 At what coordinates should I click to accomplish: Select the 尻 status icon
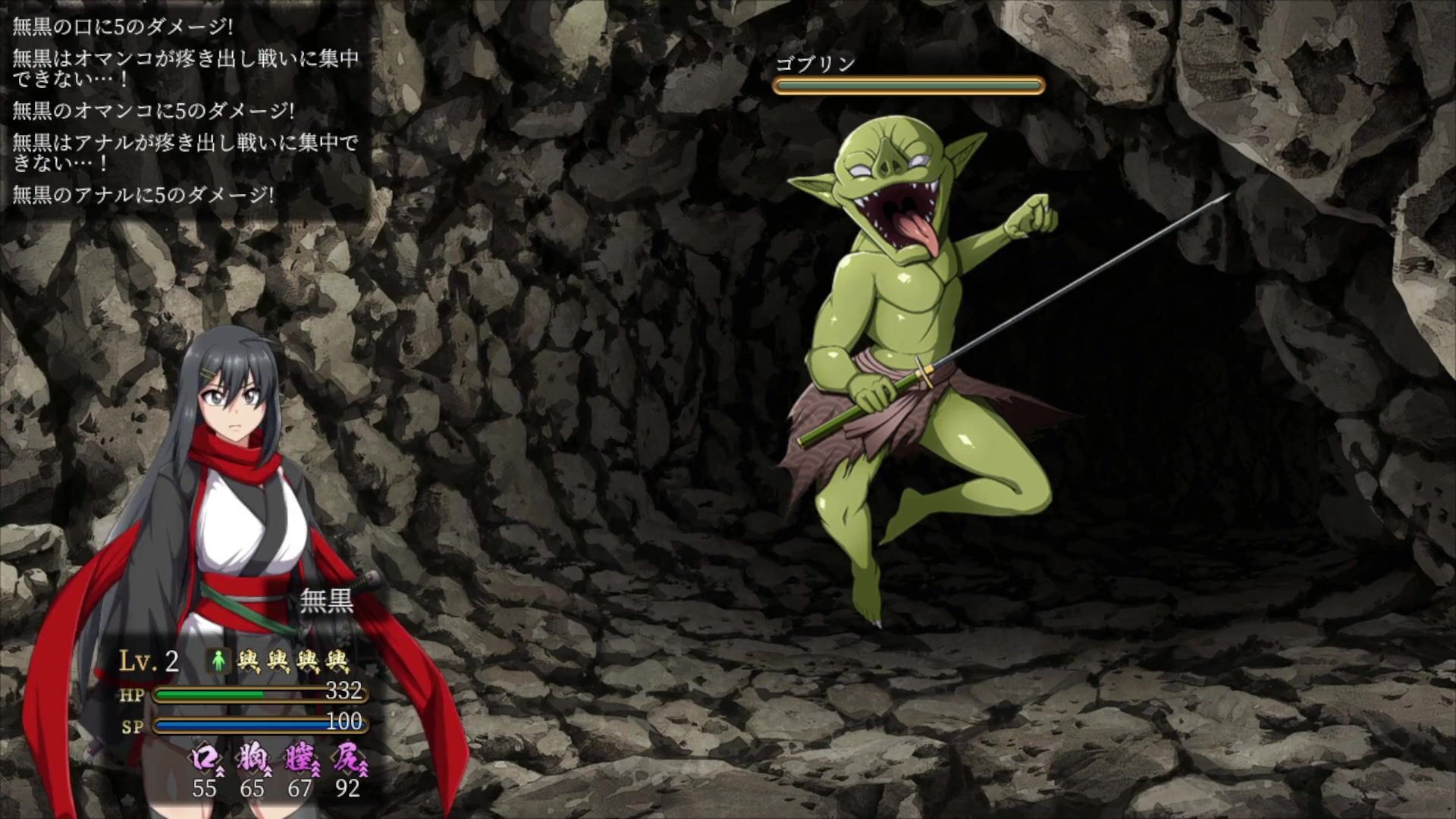coord(347,759)
